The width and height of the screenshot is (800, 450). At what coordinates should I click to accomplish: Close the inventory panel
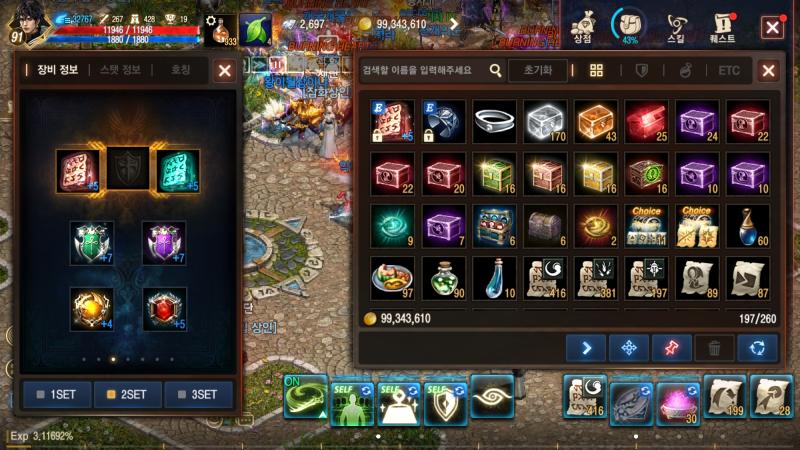[768, 70]
